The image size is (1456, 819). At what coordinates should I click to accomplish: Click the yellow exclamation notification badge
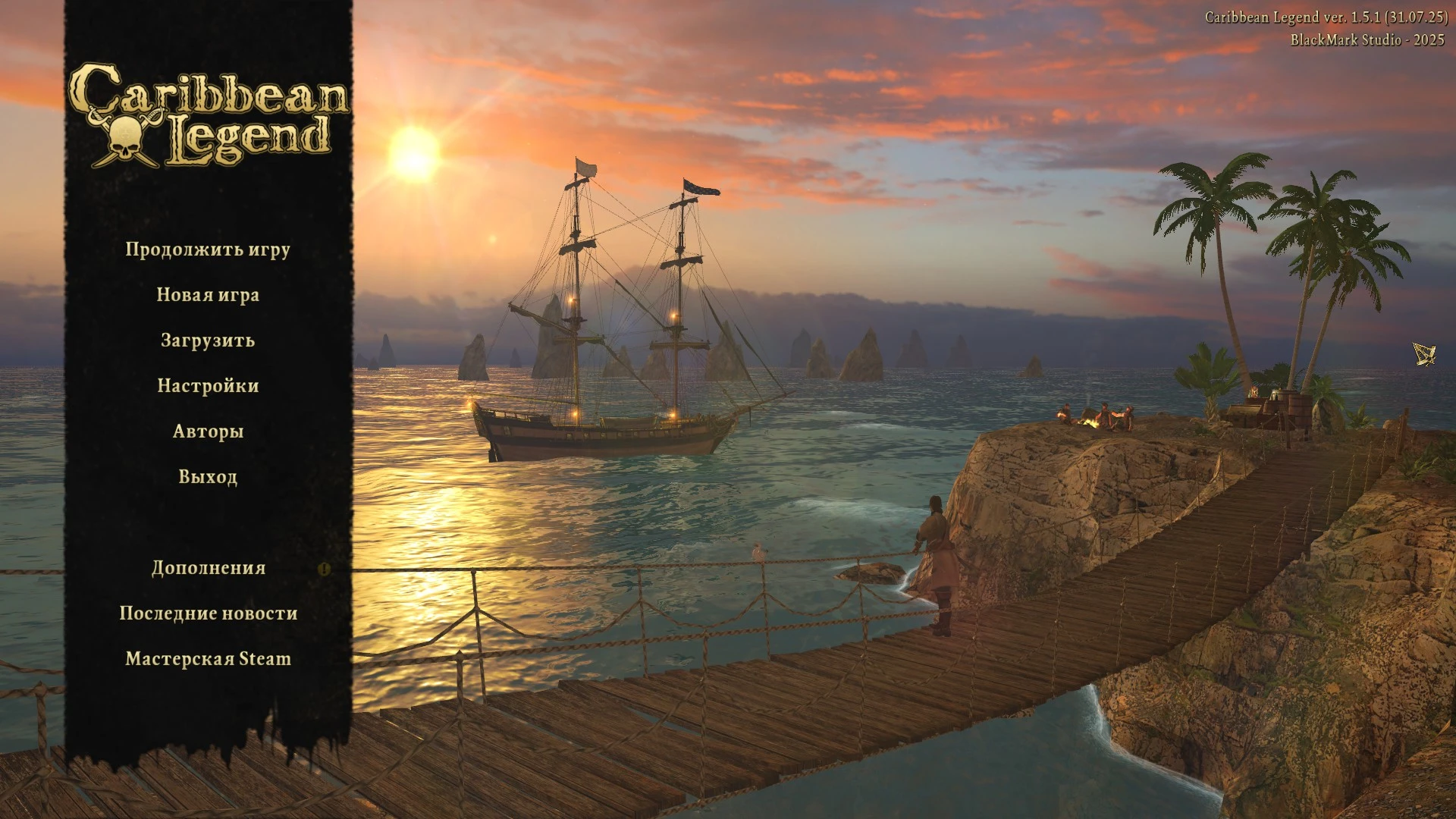pyautogui.click(x=325, y=569)
